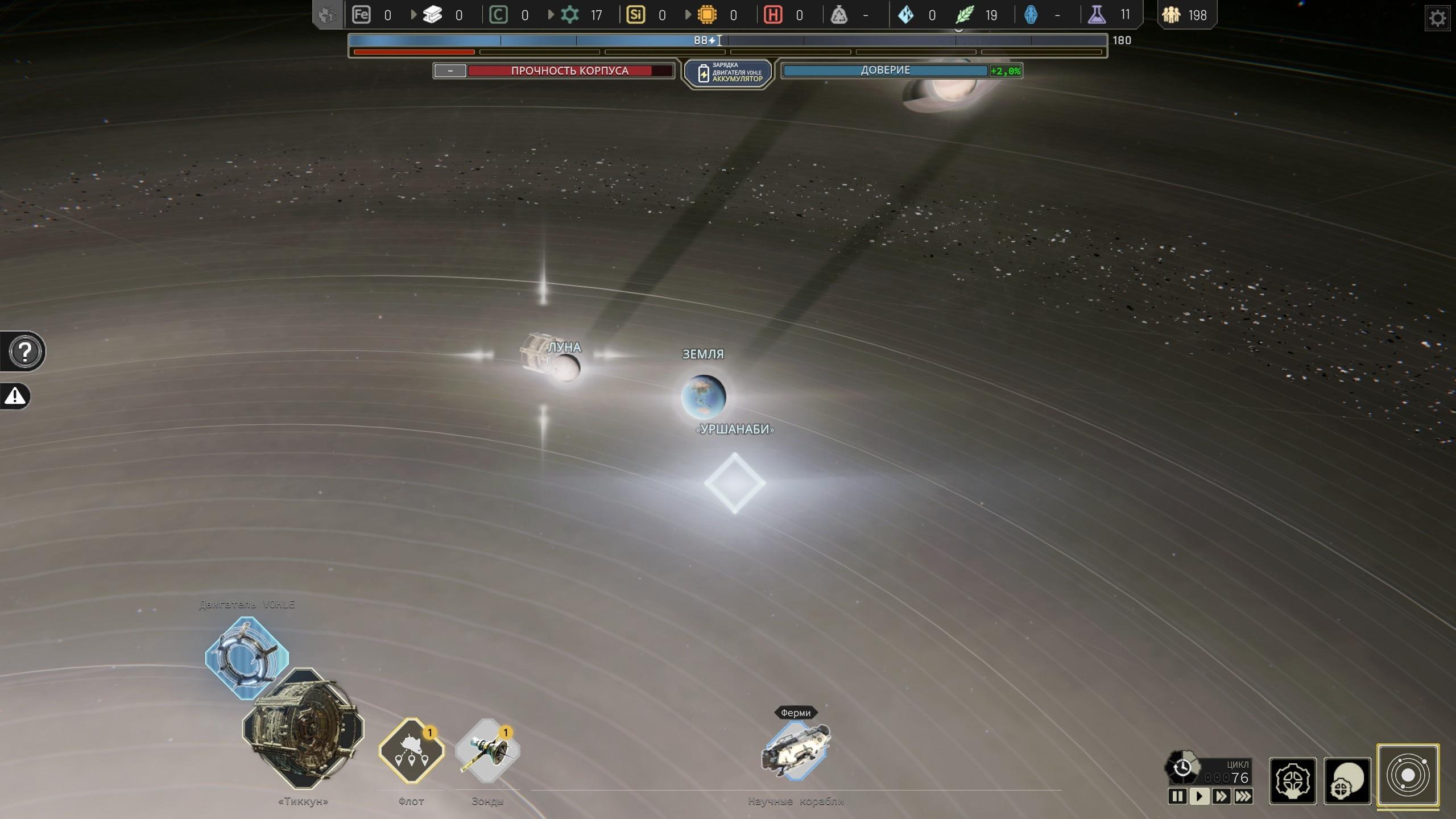1456x819 pixels.
Task: Open settings via the gear icon
Action: pos(1437,19)
